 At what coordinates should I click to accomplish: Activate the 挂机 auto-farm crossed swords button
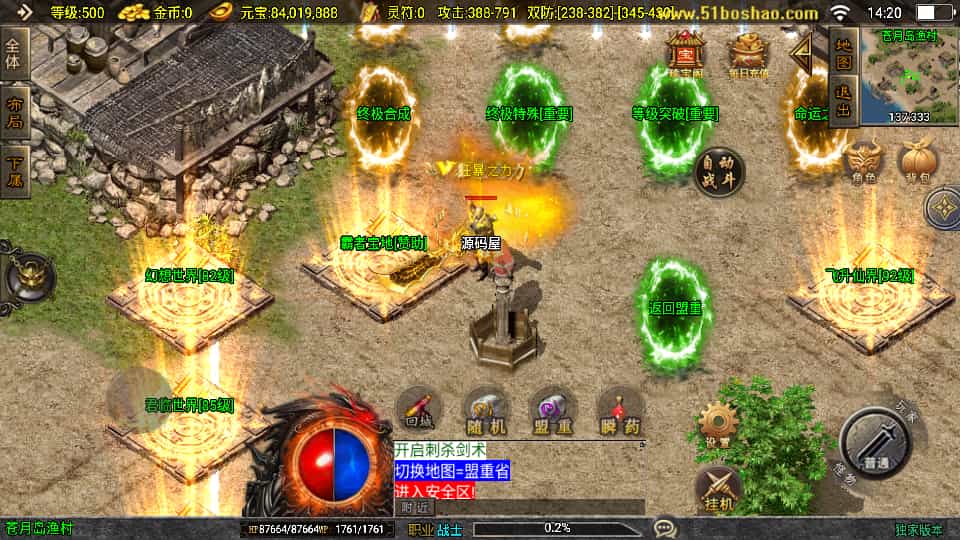718,487
